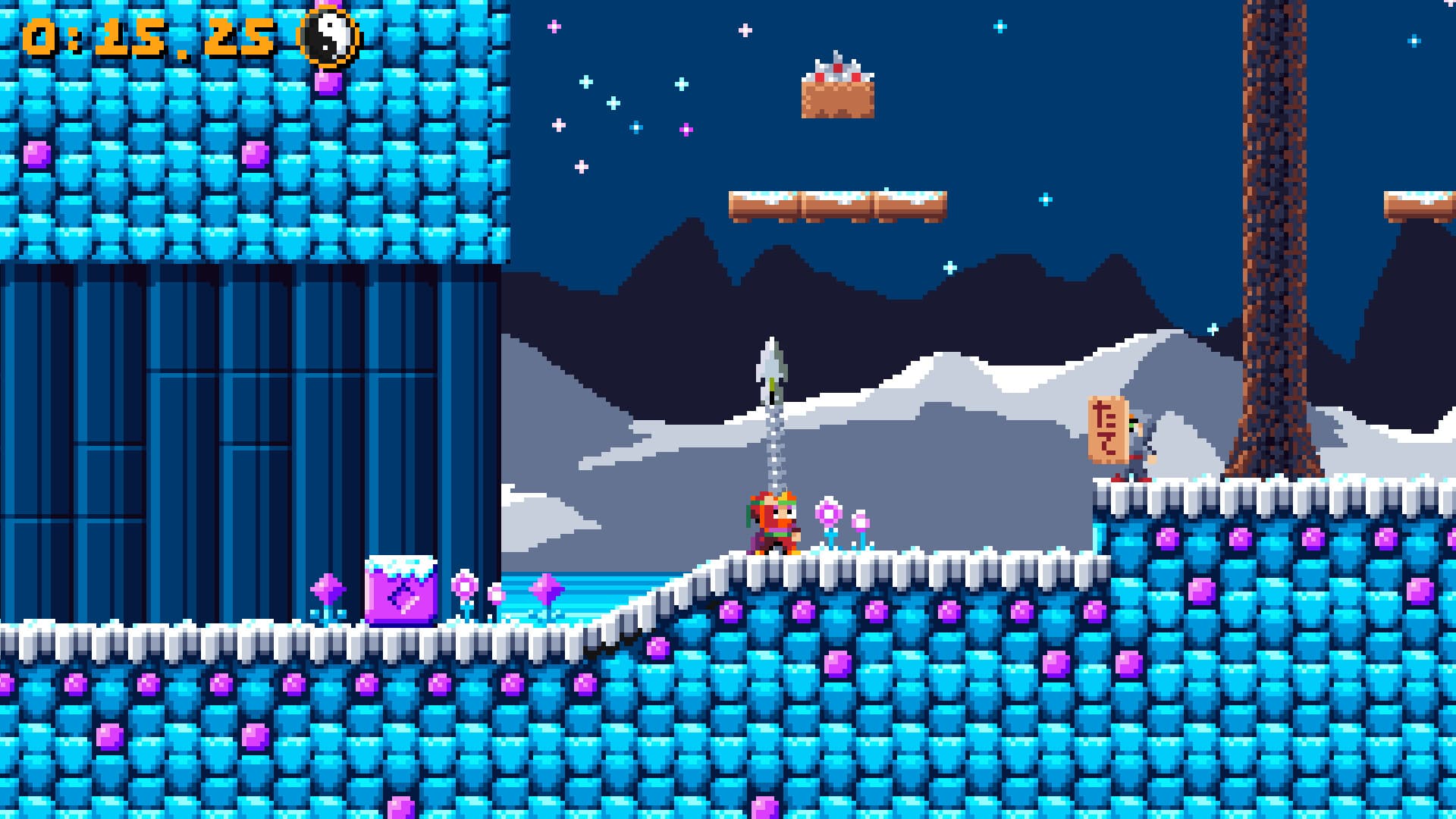Click the tall brown tower trunk
1456x819 pixels.
coord(1274,227)
